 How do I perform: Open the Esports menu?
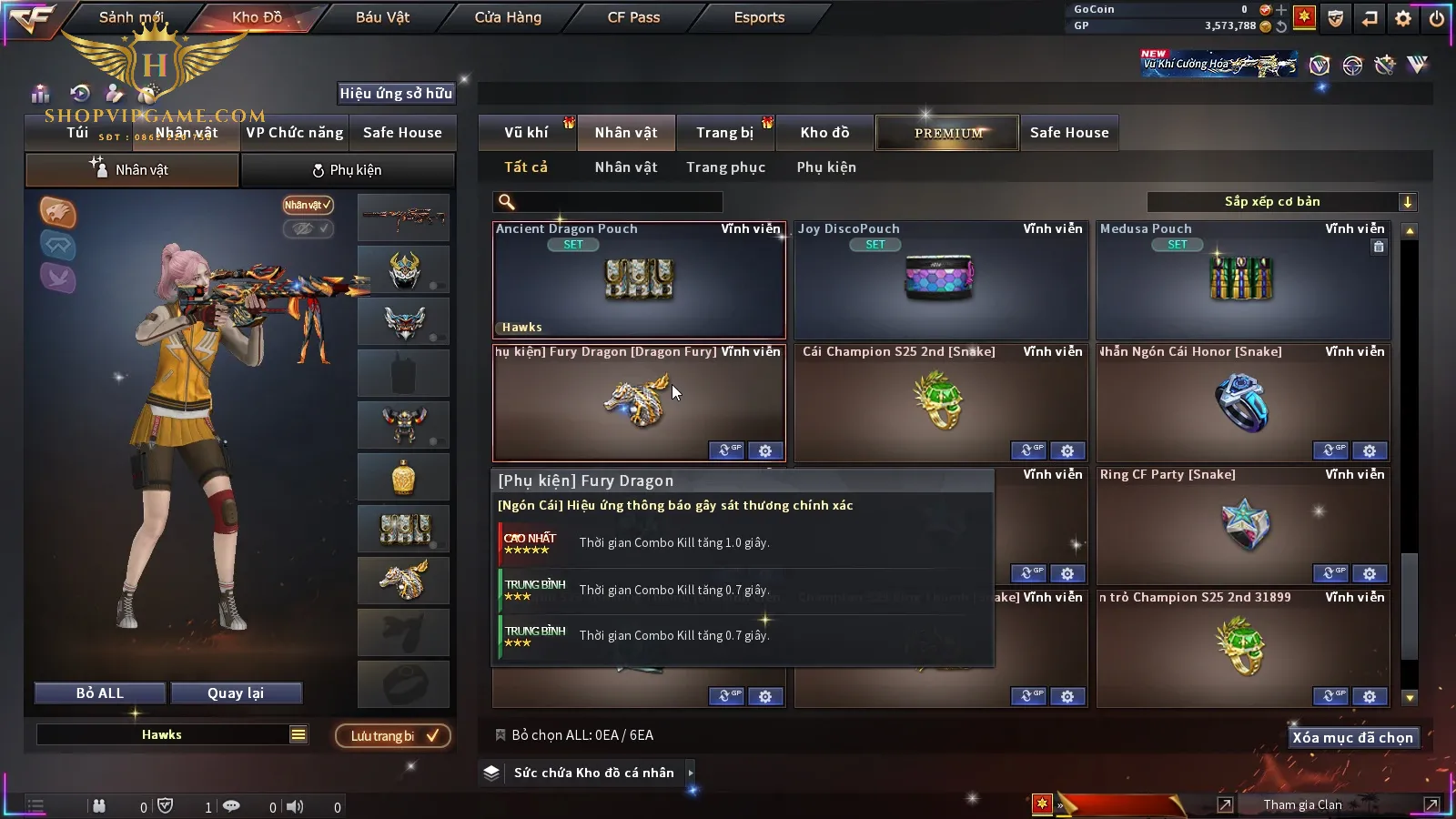(759, 17)
